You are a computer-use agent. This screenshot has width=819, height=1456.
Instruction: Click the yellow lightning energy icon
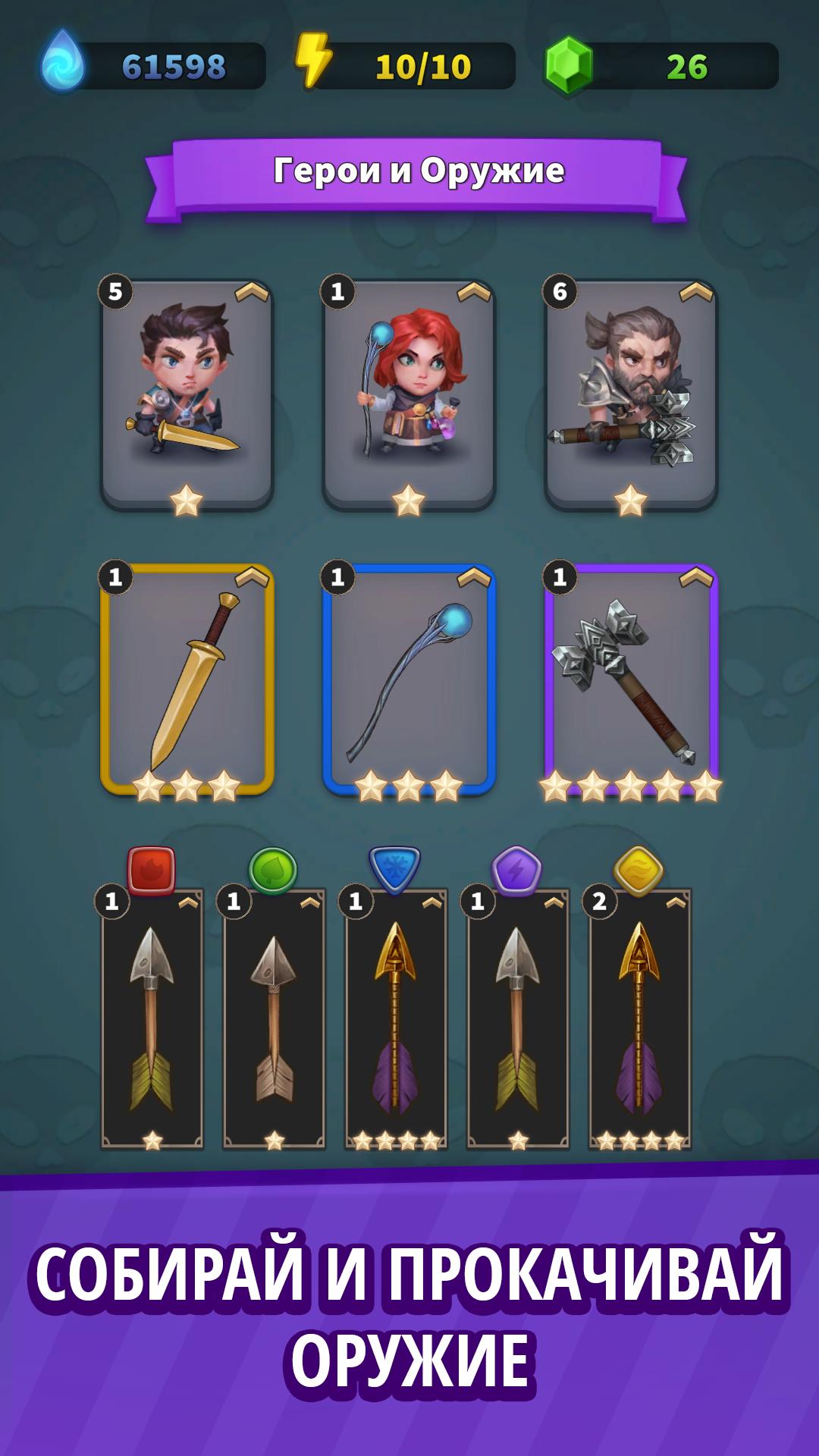pos(313,61)
